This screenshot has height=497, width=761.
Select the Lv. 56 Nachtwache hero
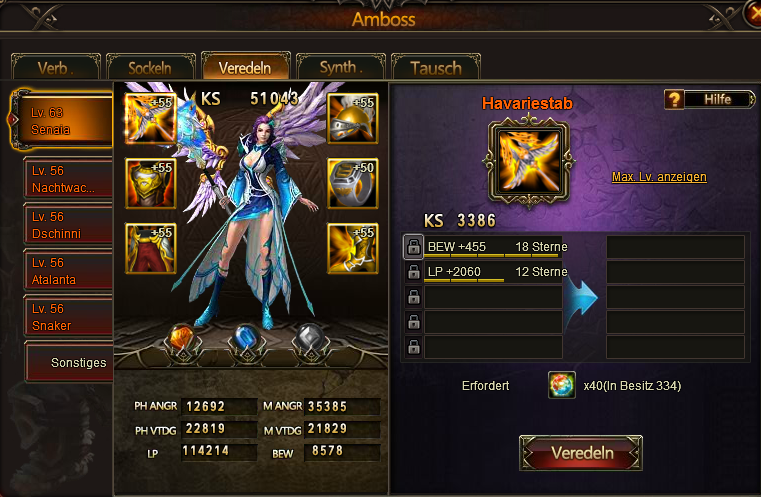tap(68, 181)
